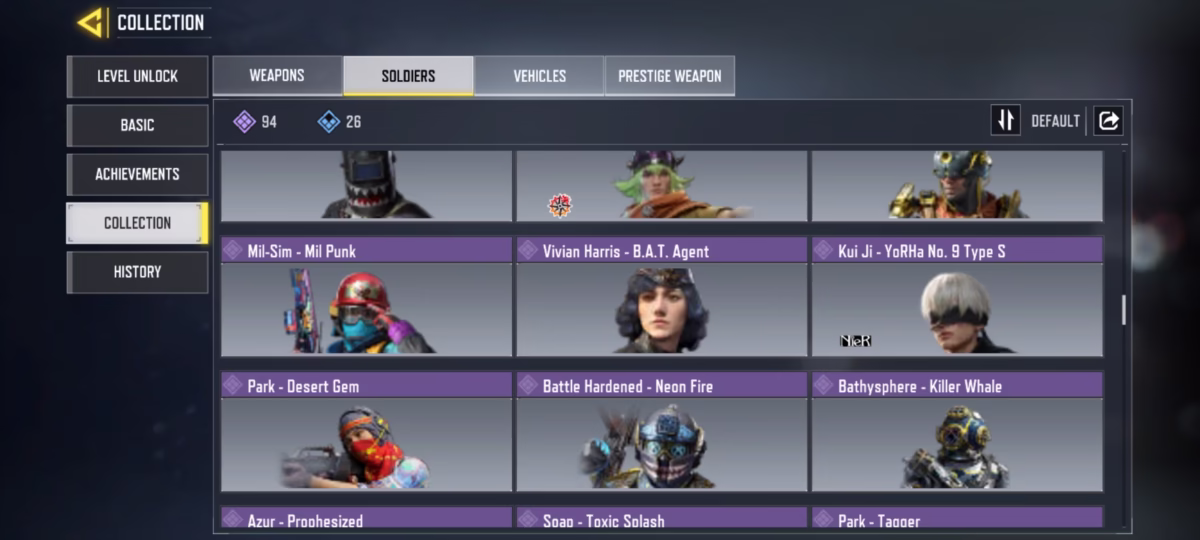
Task: Open the Basic section
Action: pyautogui.click(x=137, y=125)
